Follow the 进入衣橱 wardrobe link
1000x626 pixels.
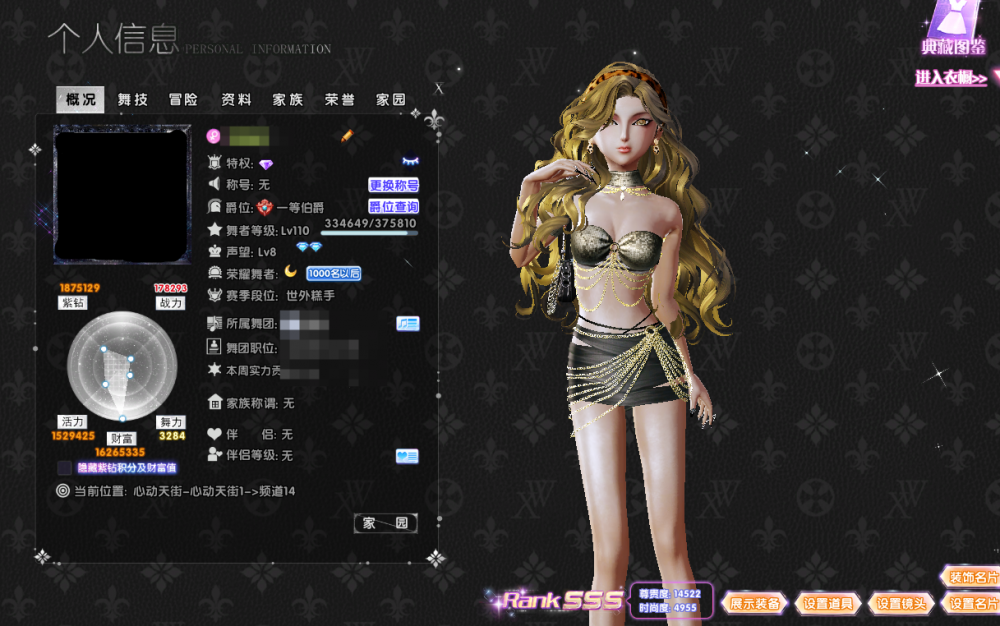[x=952, y=78]
